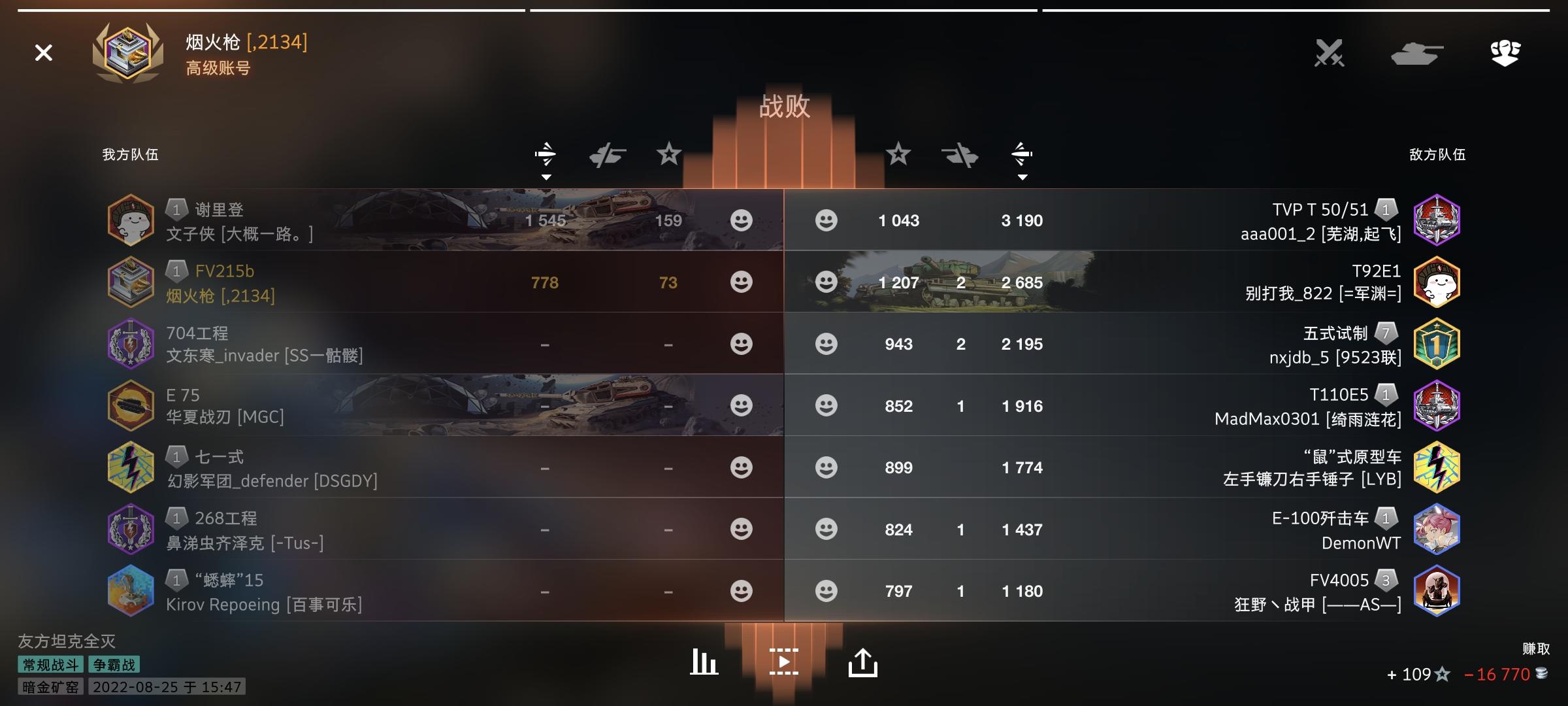Click the avatar icon of Kirov Repoeing
The width and height of the screenshot is (1568, 706).
point(131,591)
